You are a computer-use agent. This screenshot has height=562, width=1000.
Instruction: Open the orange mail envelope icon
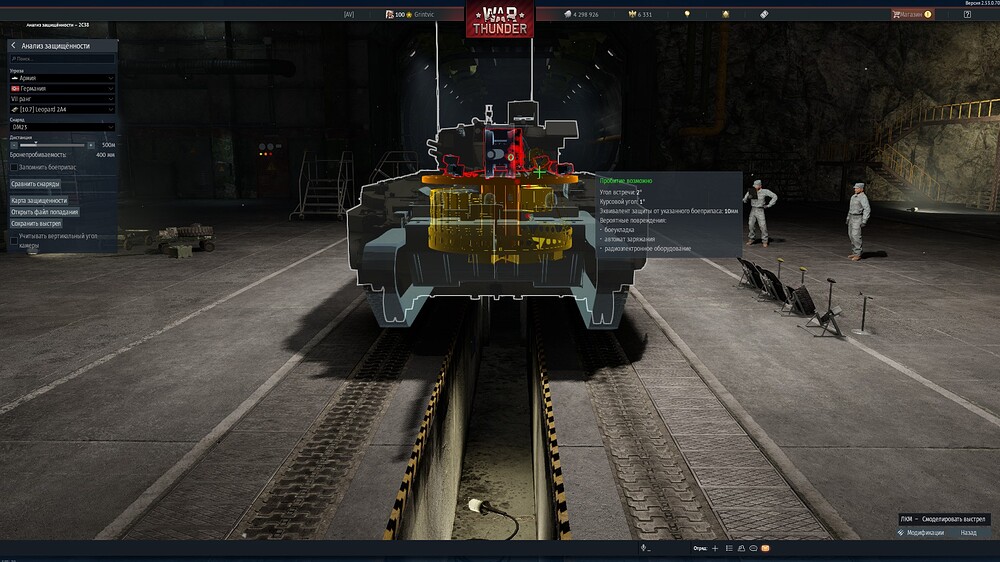point(765,548)
